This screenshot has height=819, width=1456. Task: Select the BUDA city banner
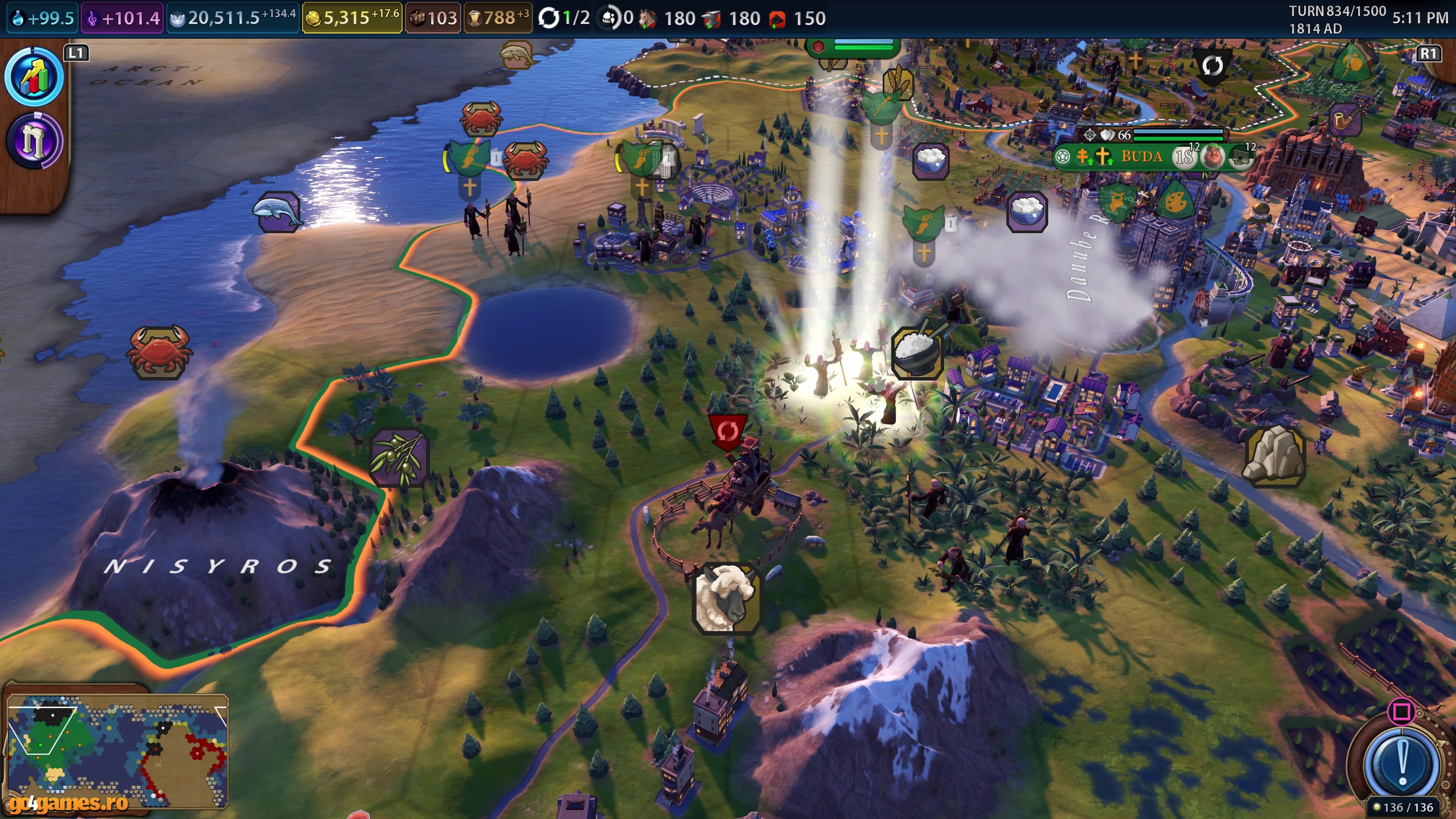click(1142, 157)
